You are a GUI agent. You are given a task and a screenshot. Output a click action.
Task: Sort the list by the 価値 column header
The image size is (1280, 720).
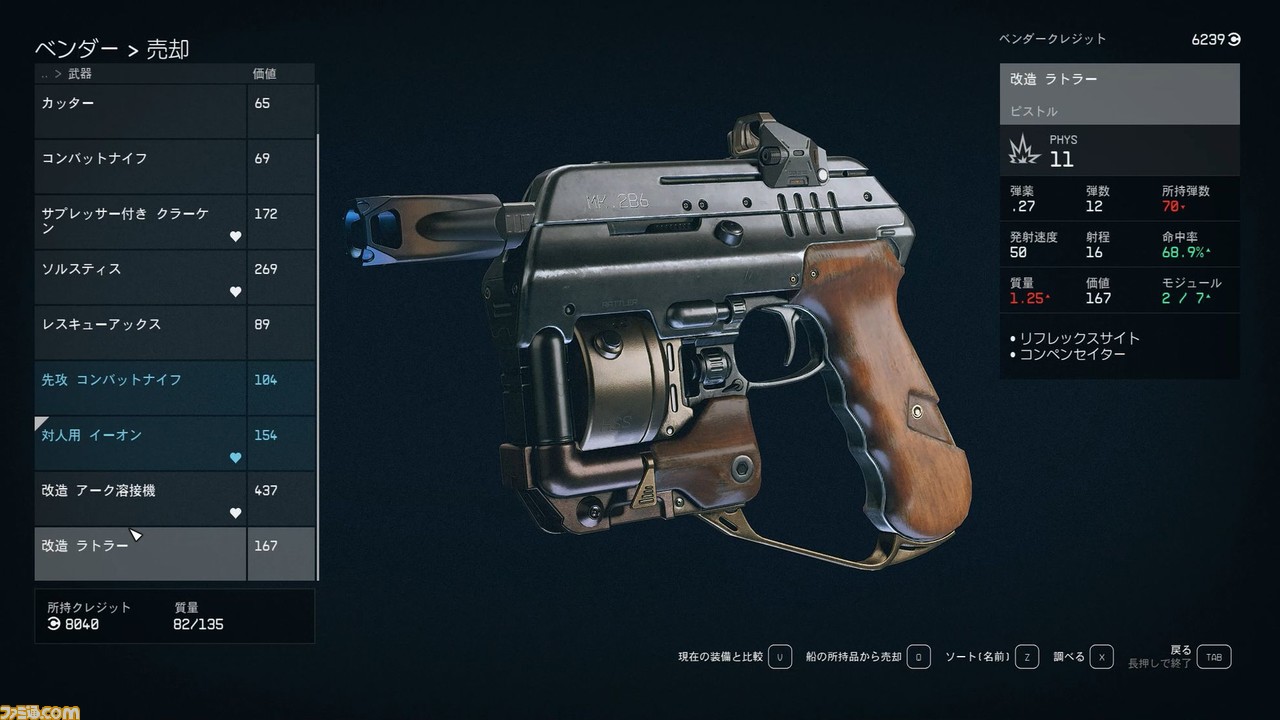(264, 74)
